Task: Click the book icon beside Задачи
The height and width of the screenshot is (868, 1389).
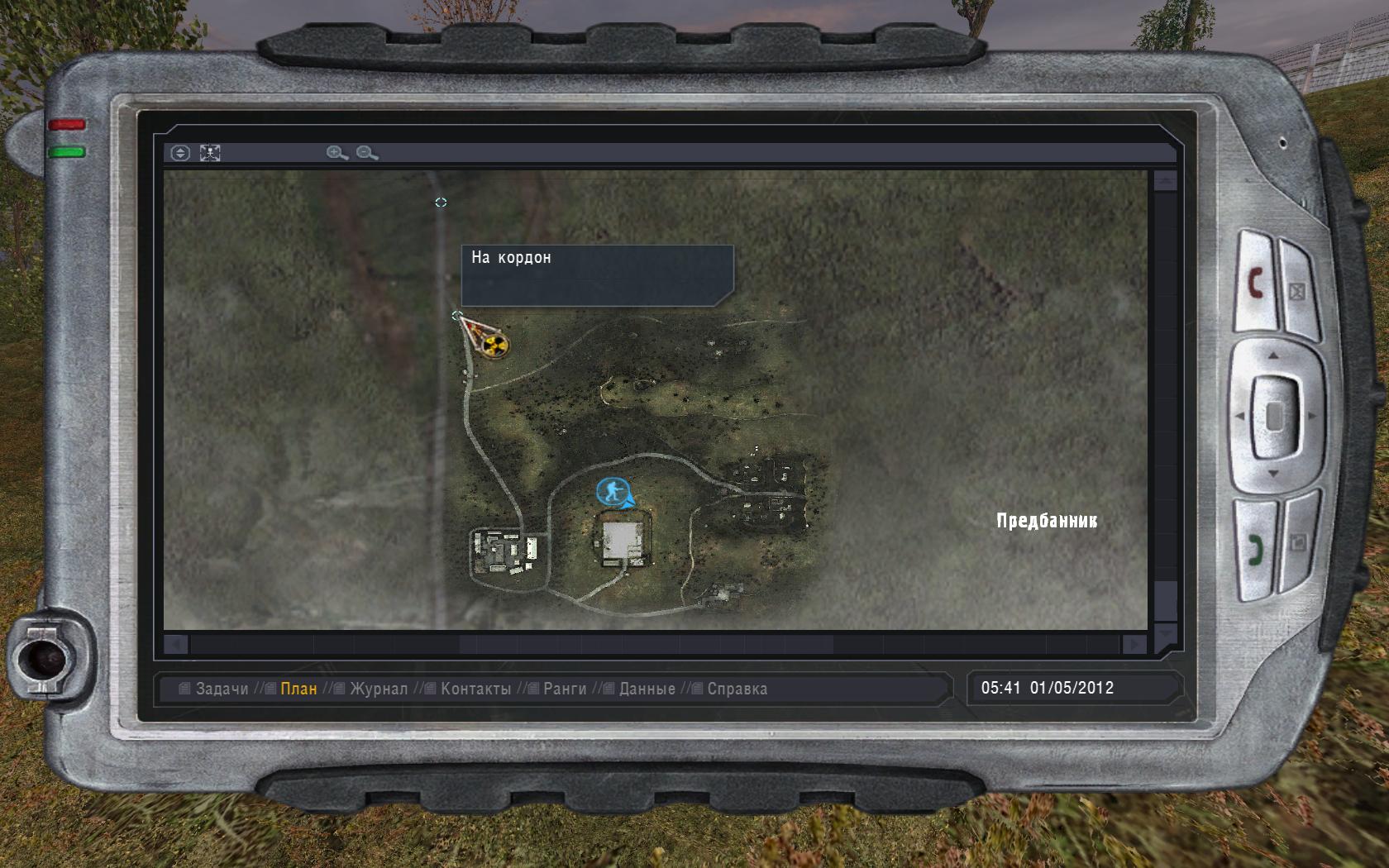Action: [x=184, y=686]
